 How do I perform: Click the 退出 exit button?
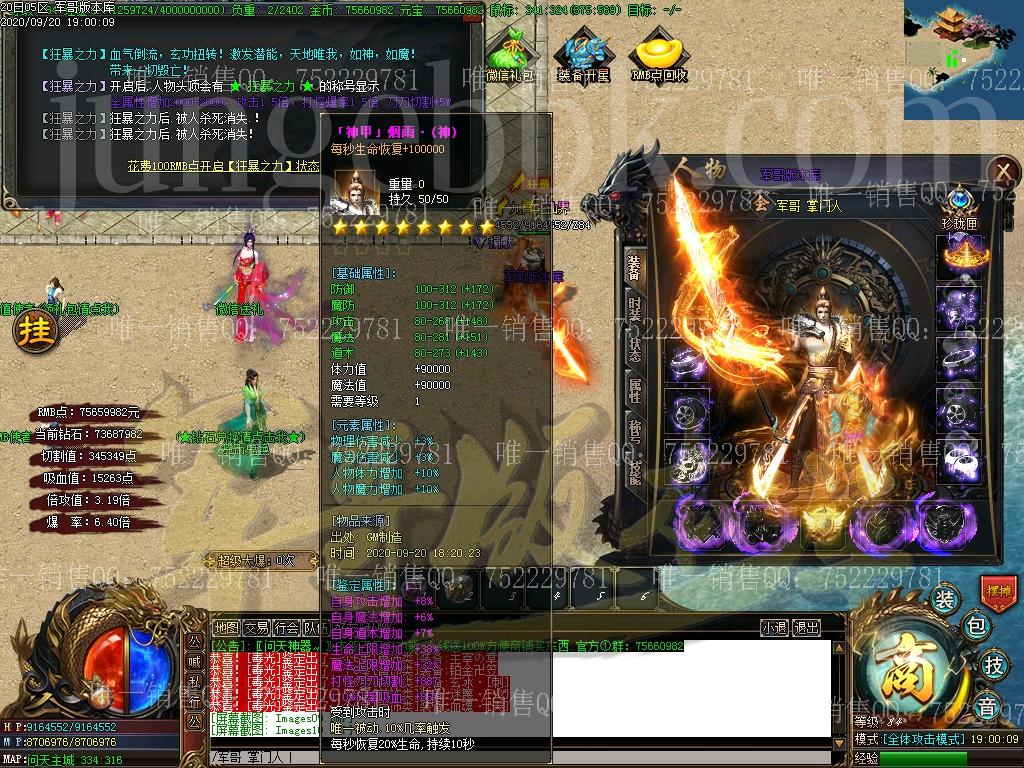pyautogui.click(x=807, y=628)
